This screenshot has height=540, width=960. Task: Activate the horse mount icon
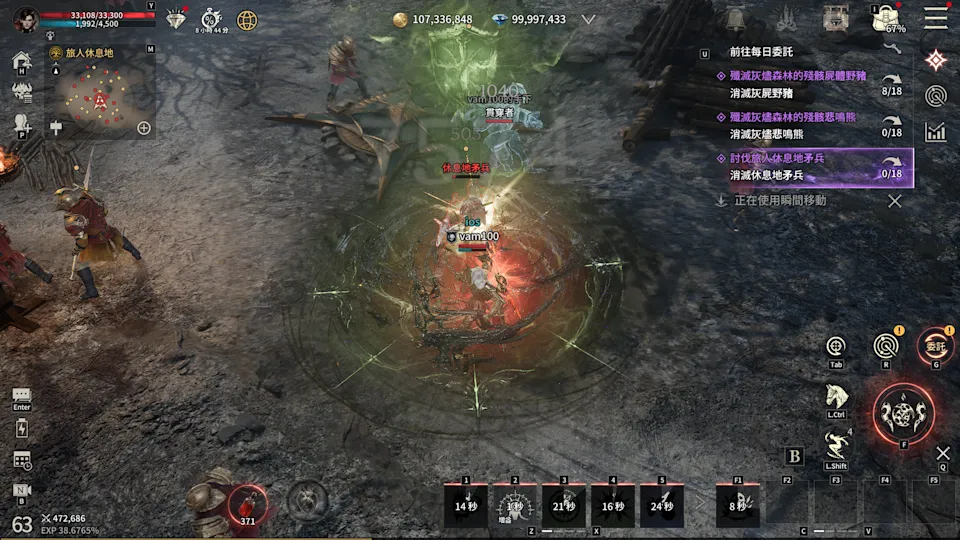pyautogui.click(x=837, y=396)
